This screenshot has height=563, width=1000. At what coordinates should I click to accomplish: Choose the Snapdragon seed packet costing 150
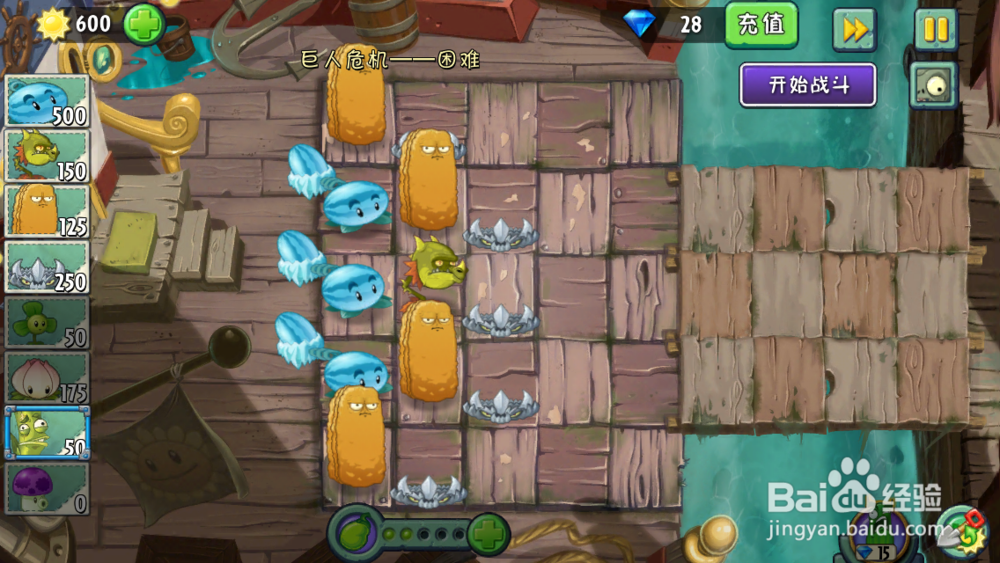coord(47,156)
